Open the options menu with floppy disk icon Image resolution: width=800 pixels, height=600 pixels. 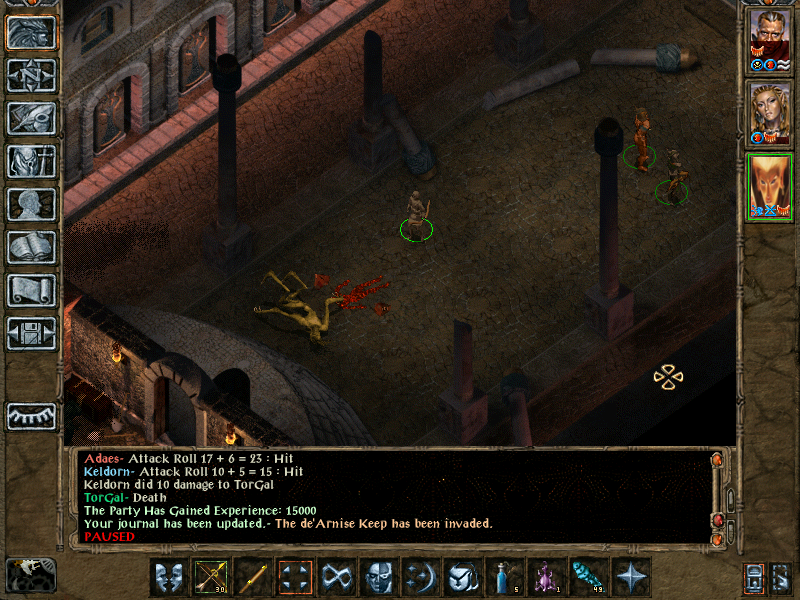(32, 334)
